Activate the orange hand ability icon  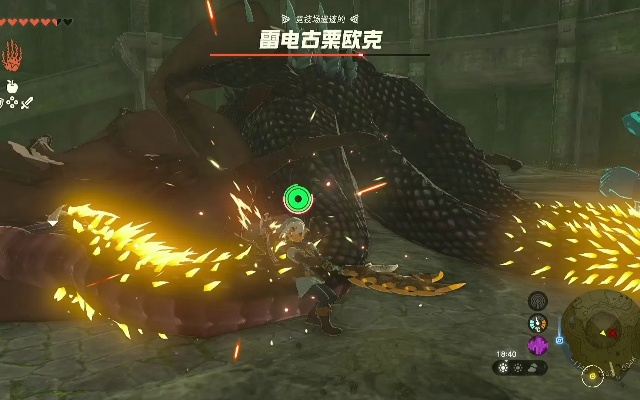point(13,54)
